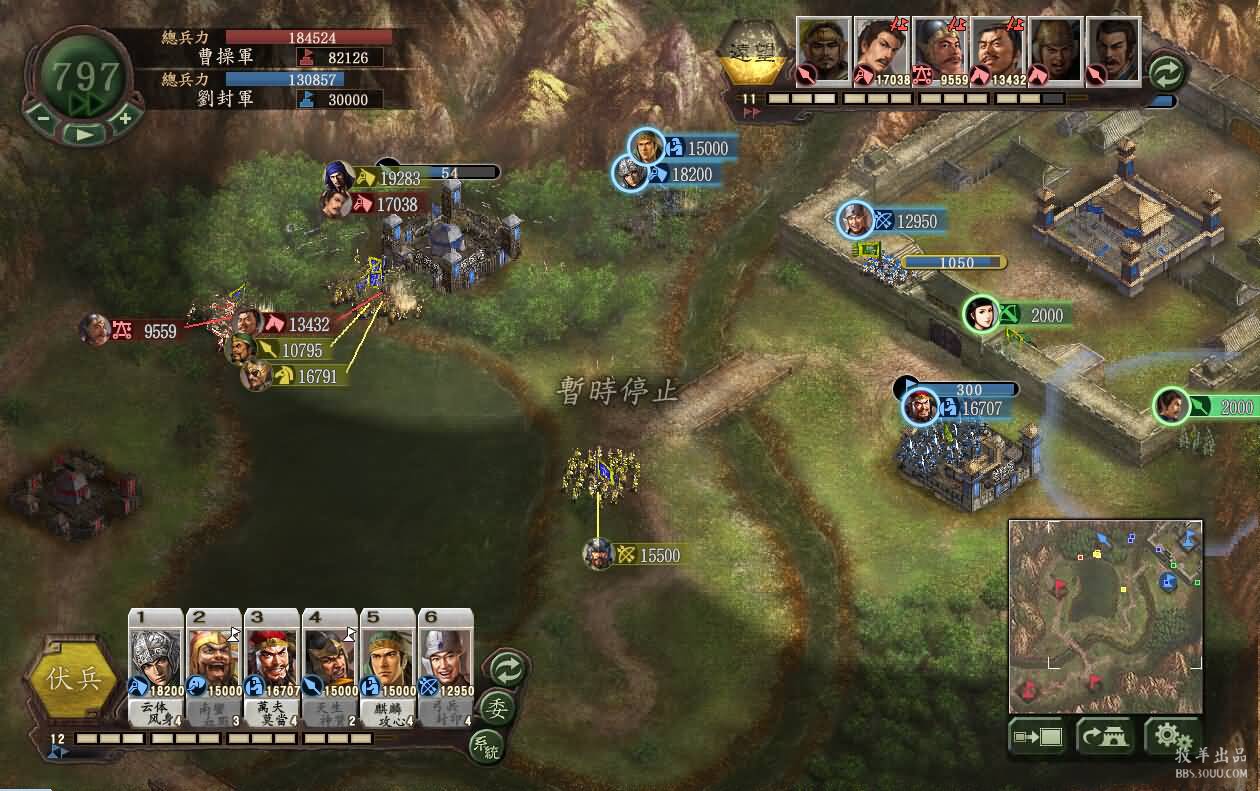Open the 系統 system menu
Screen dimensions: 1260x791
486,743
